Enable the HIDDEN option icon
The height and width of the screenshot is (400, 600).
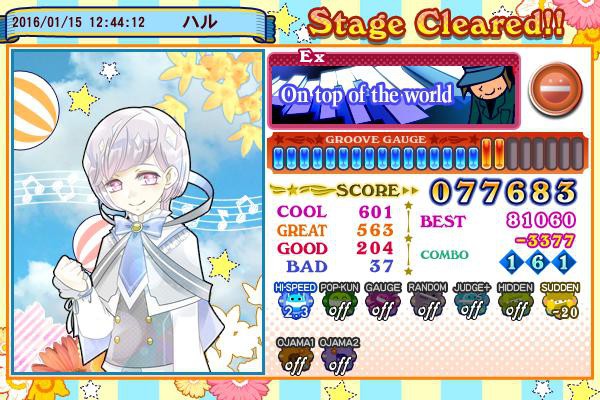(x=516, y=304)
